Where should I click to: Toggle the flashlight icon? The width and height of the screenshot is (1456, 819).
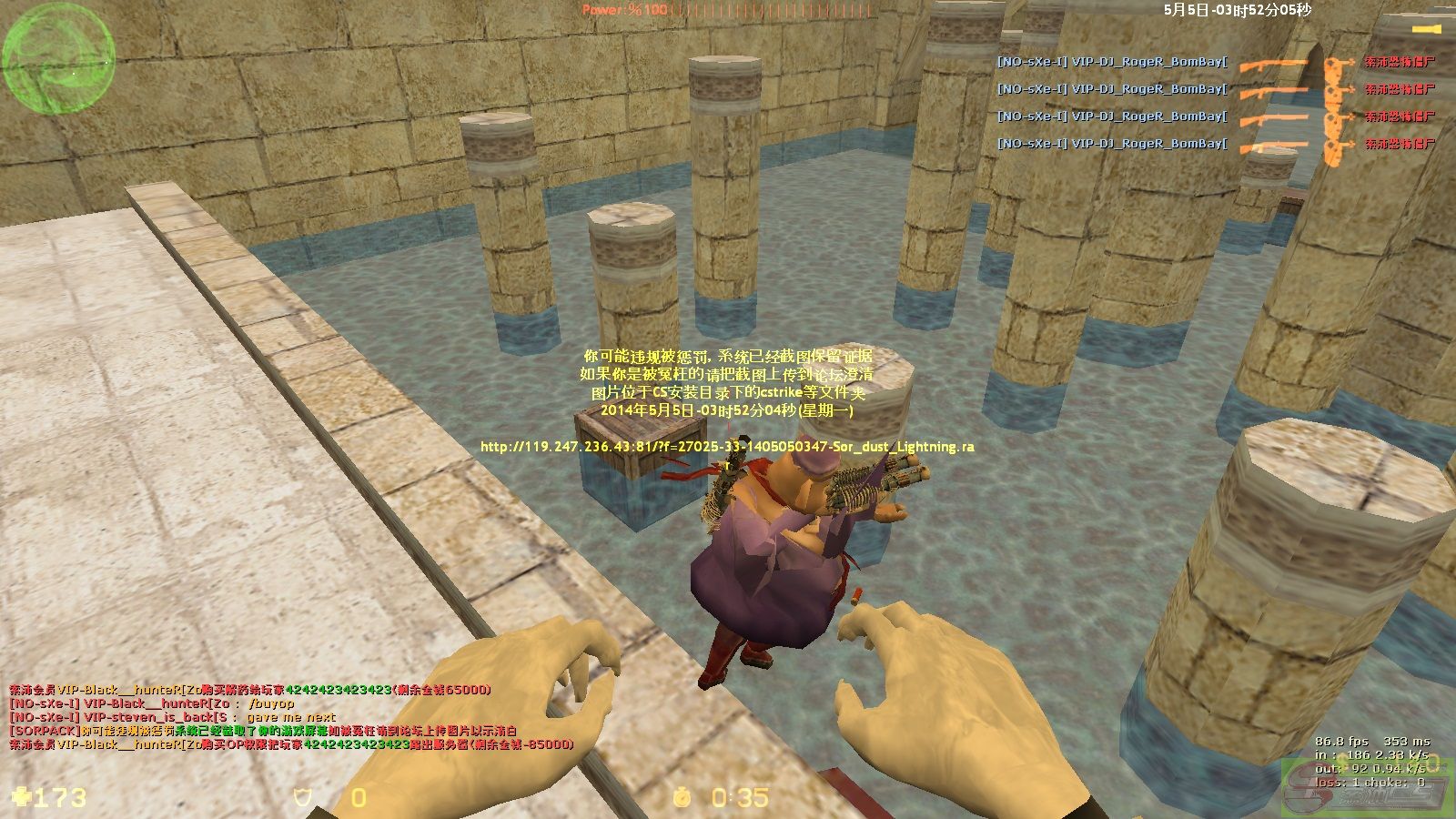pos(1426,30)
